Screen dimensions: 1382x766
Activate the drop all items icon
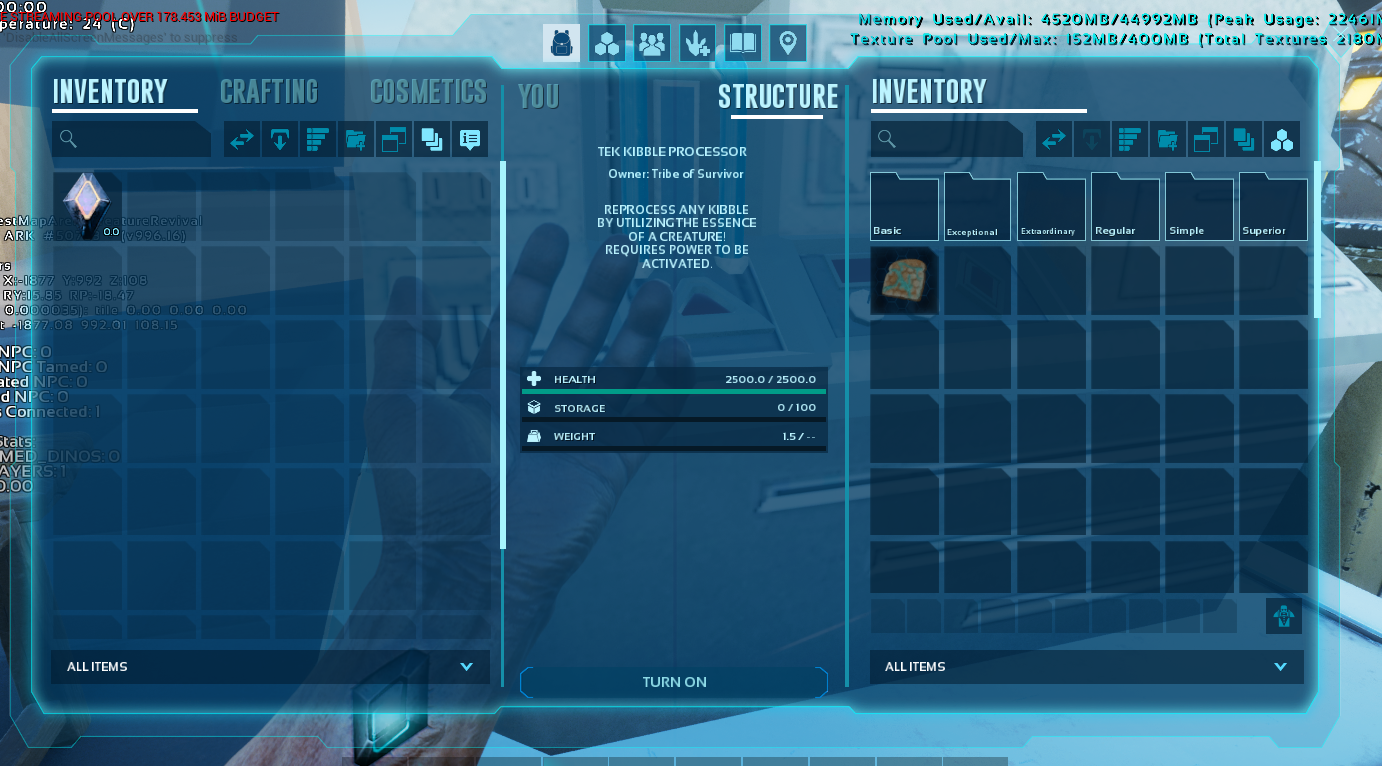(x=279, y=139)
